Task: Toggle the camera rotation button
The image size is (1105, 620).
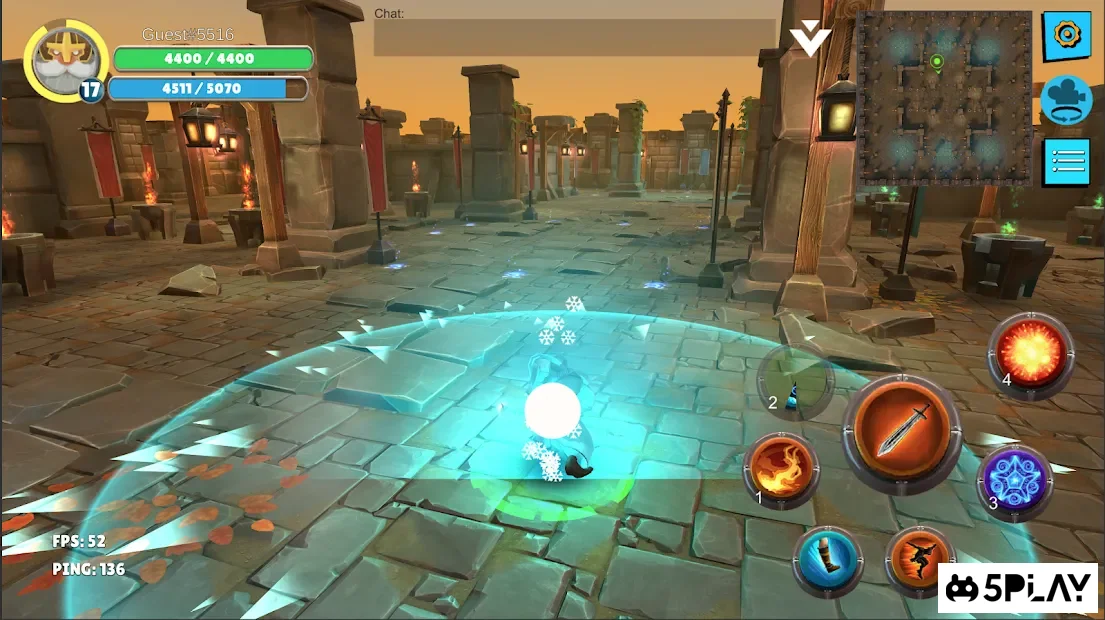Action: [1066, 99]
